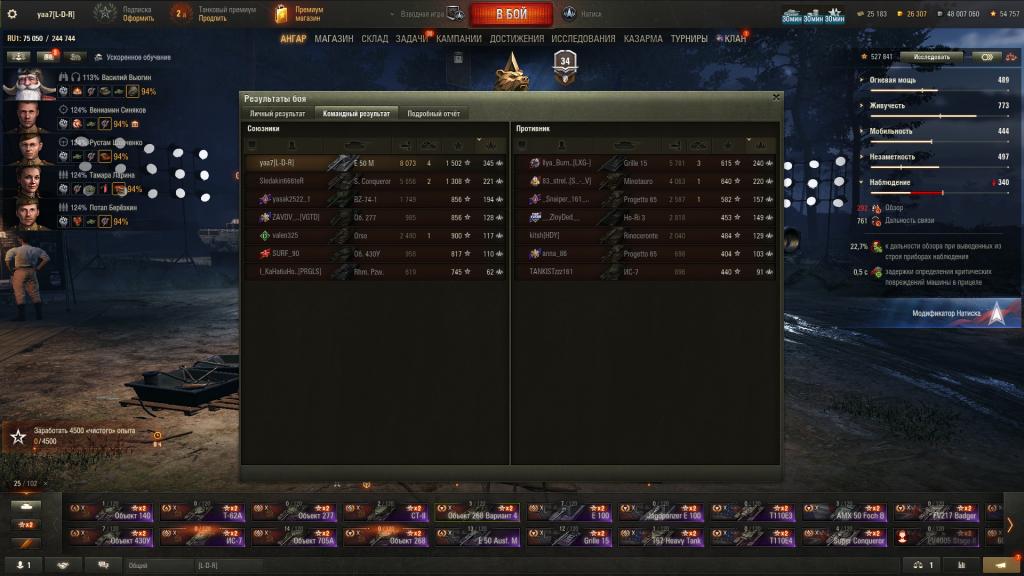Open the ДОСТИЖЕНИЯ section
The width and height of the screenshot is (1024, 576).
517,39
